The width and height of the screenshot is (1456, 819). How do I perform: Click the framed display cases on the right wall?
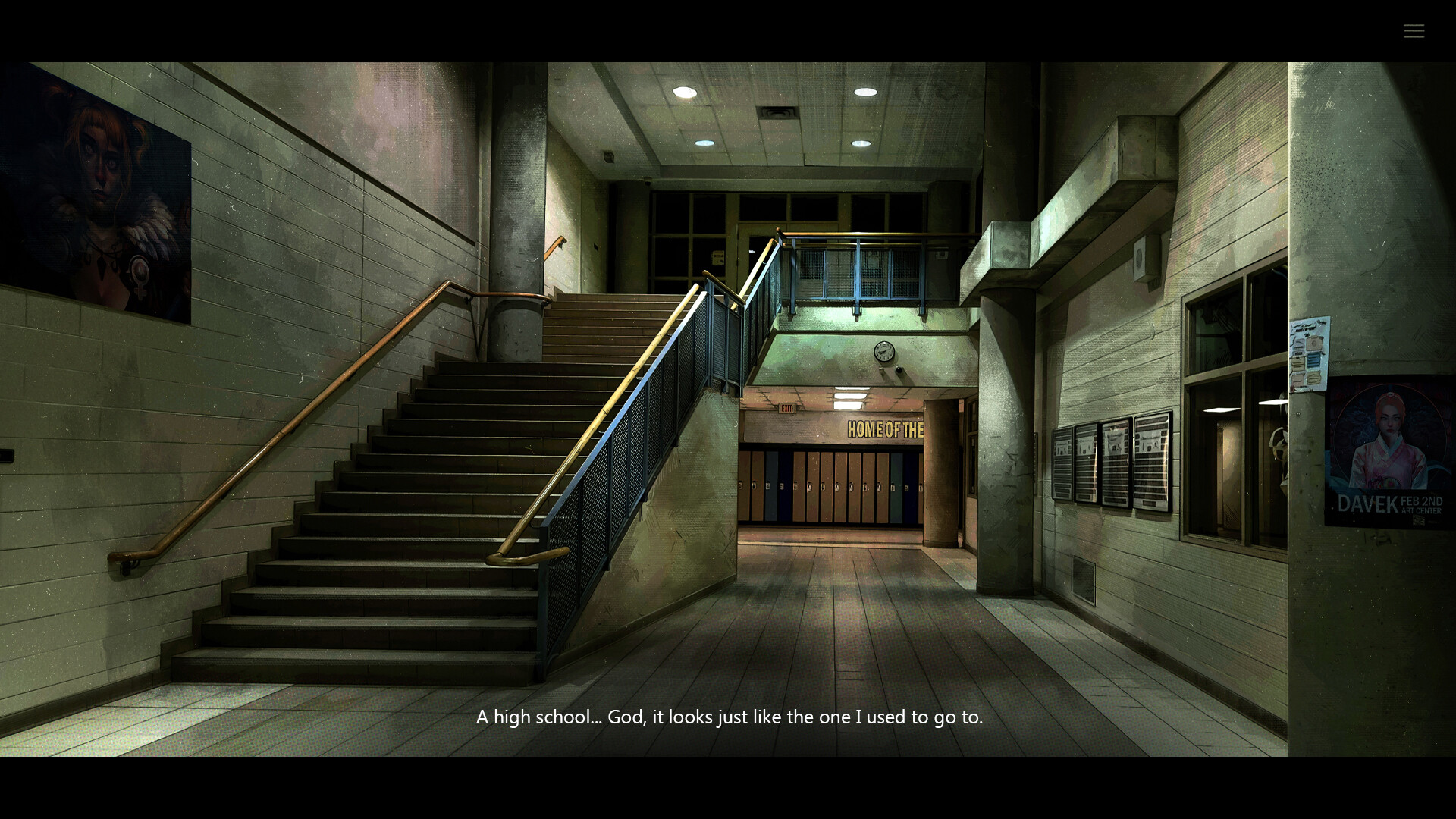coord(1111,459)
